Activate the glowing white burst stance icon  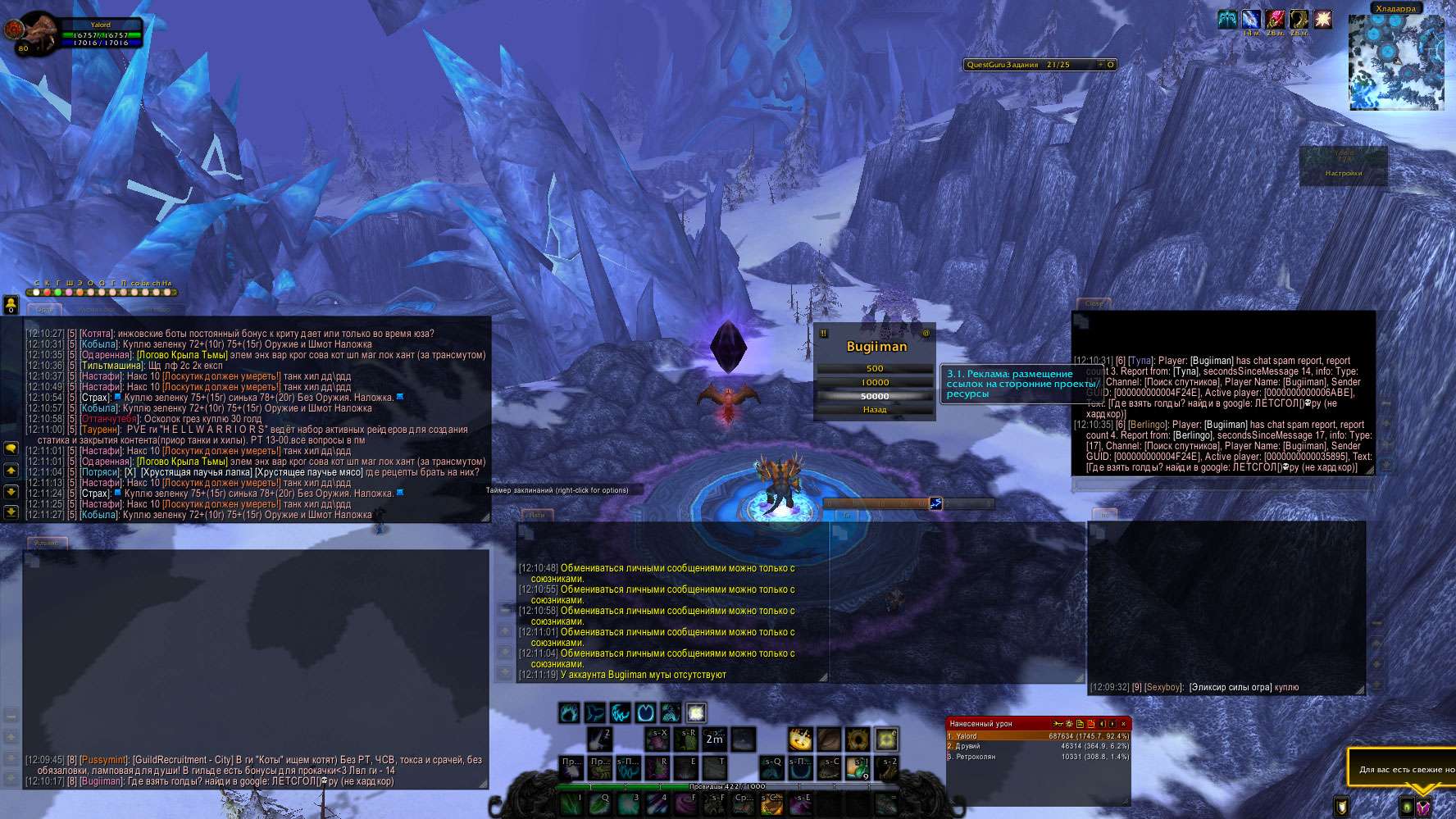[696, 712]
